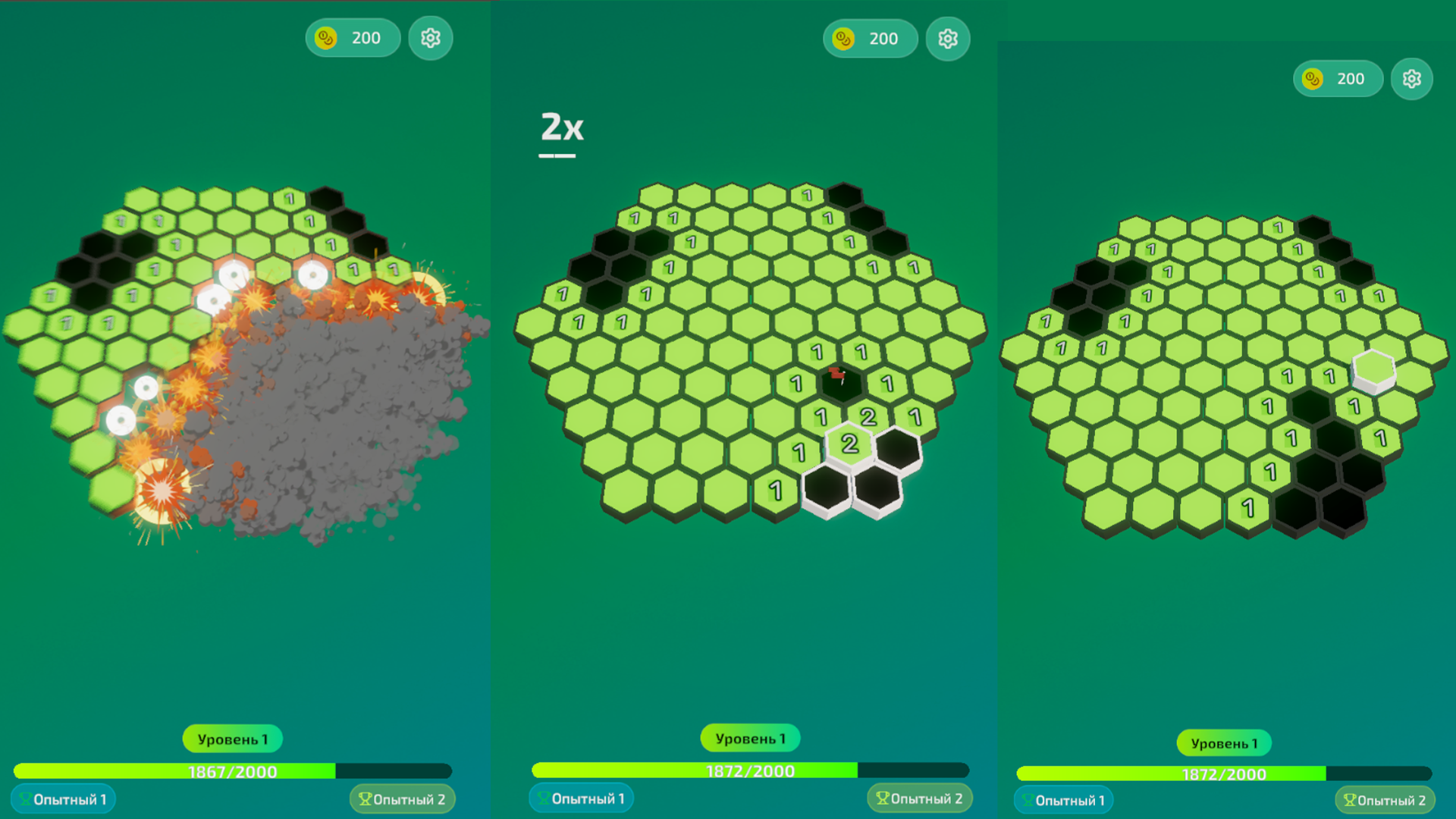Viewport: 1456px width, 819px height.
Task: Click the Опытный 1 button in the right panel
Action: tap(1065, 801)
